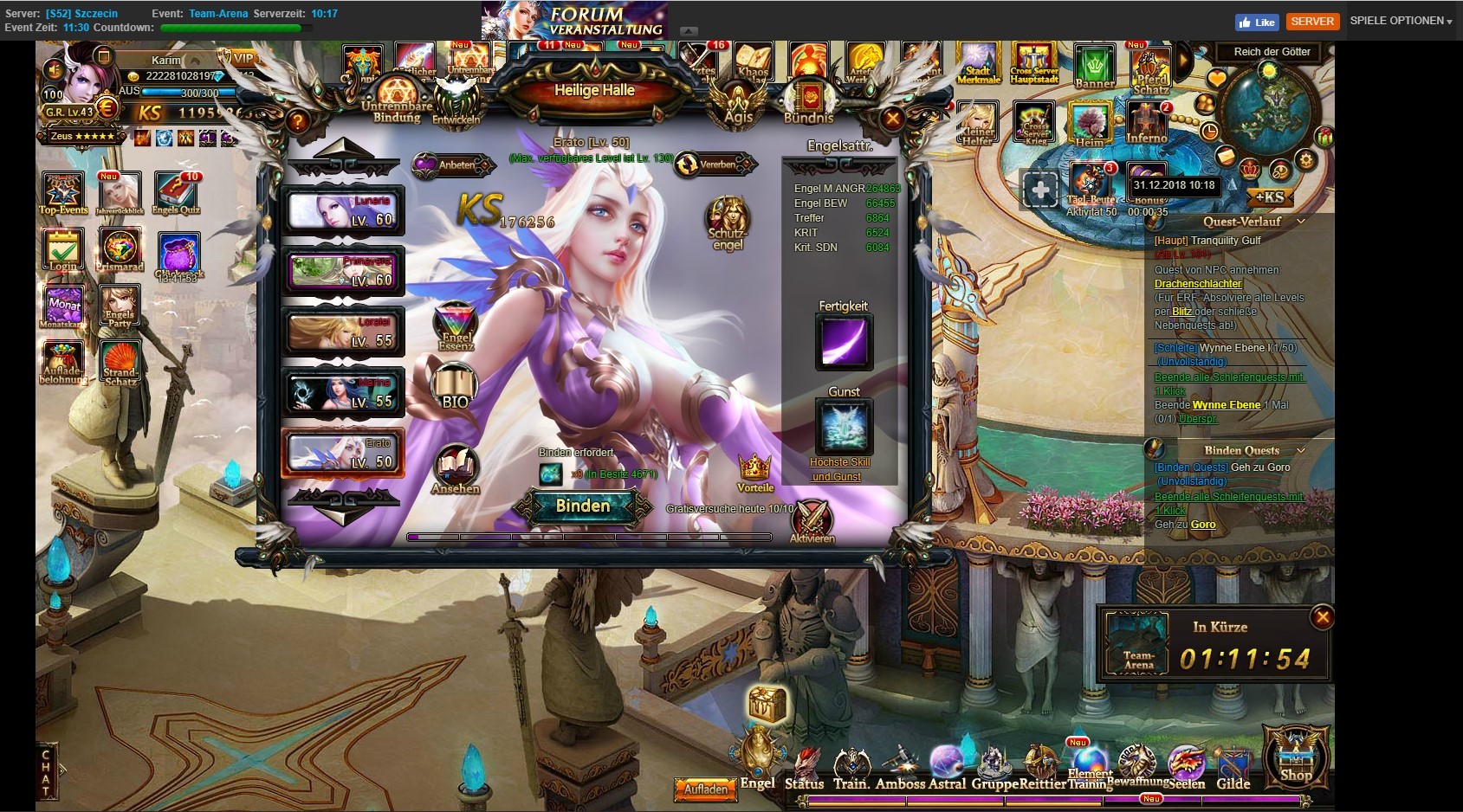Click the Binden button
1463x812 pixels.
[x=583, y=506]
